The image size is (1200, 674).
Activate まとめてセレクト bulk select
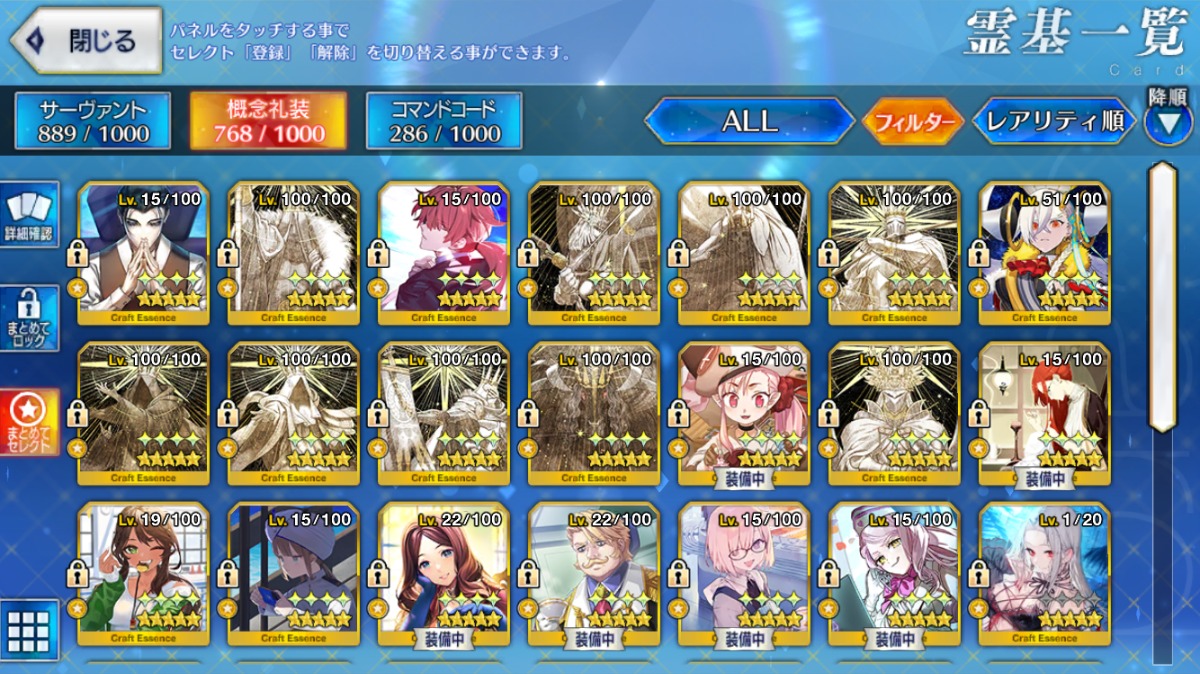30,421
